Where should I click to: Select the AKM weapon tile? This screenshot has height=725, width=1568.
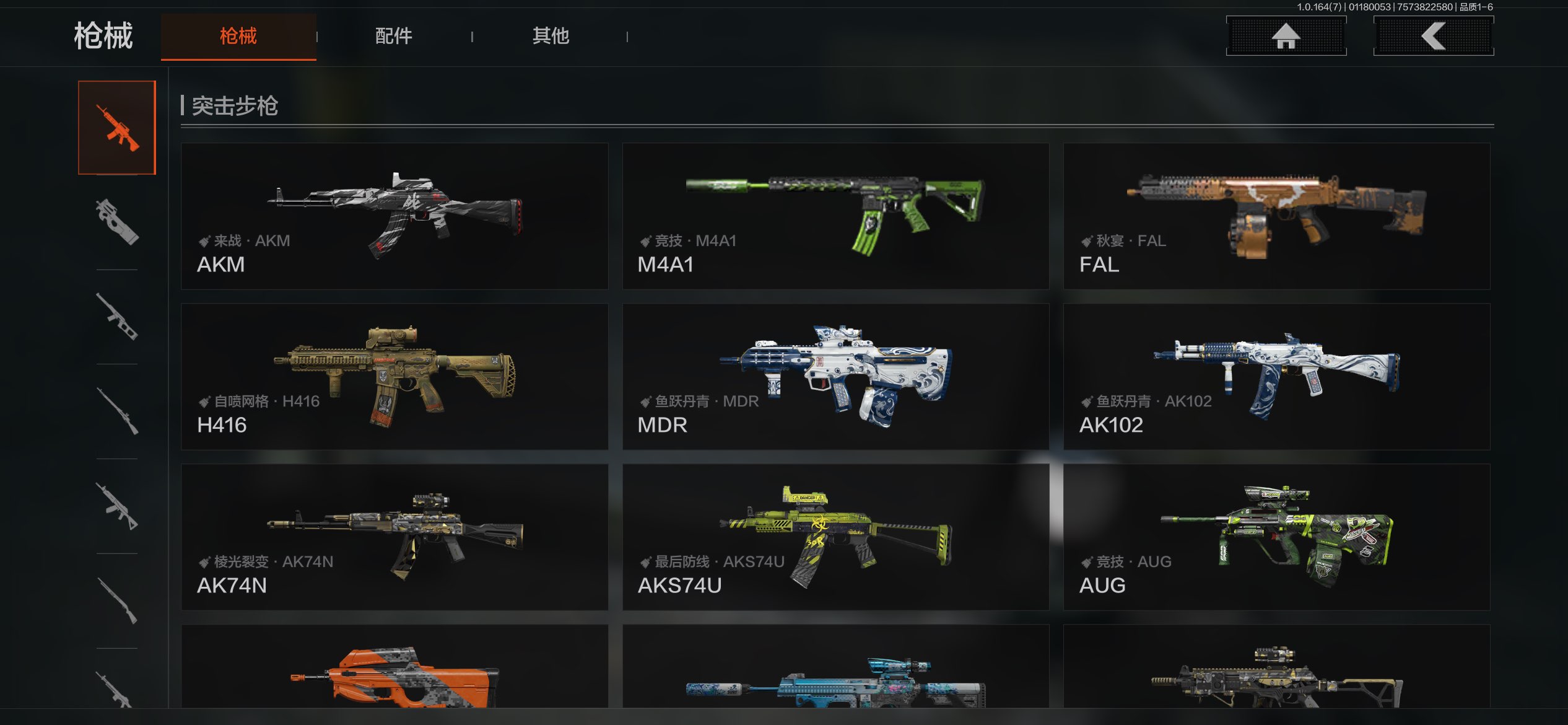click(394, 216)
